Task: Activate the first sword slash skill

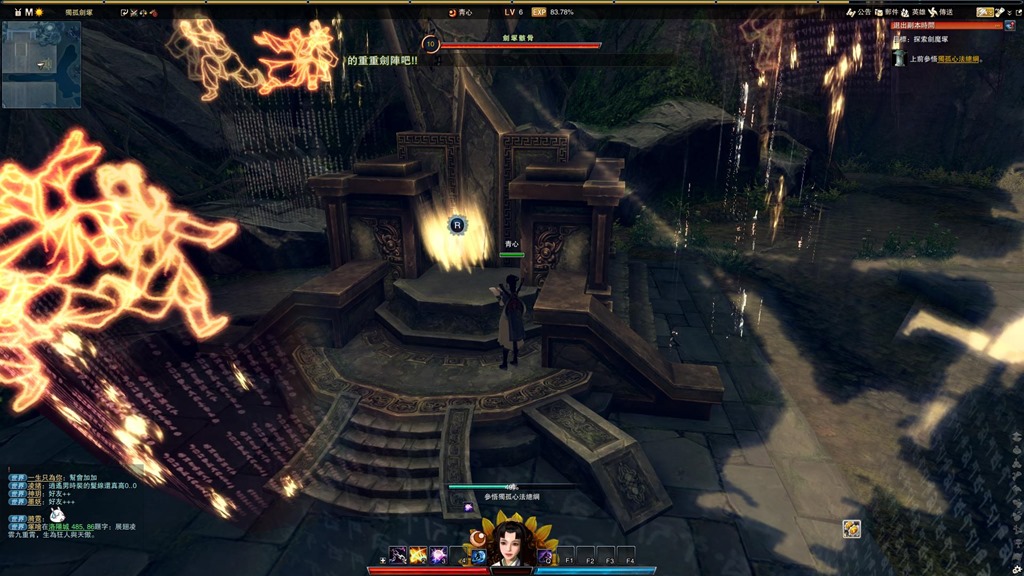Action: (x=397, y=555)
